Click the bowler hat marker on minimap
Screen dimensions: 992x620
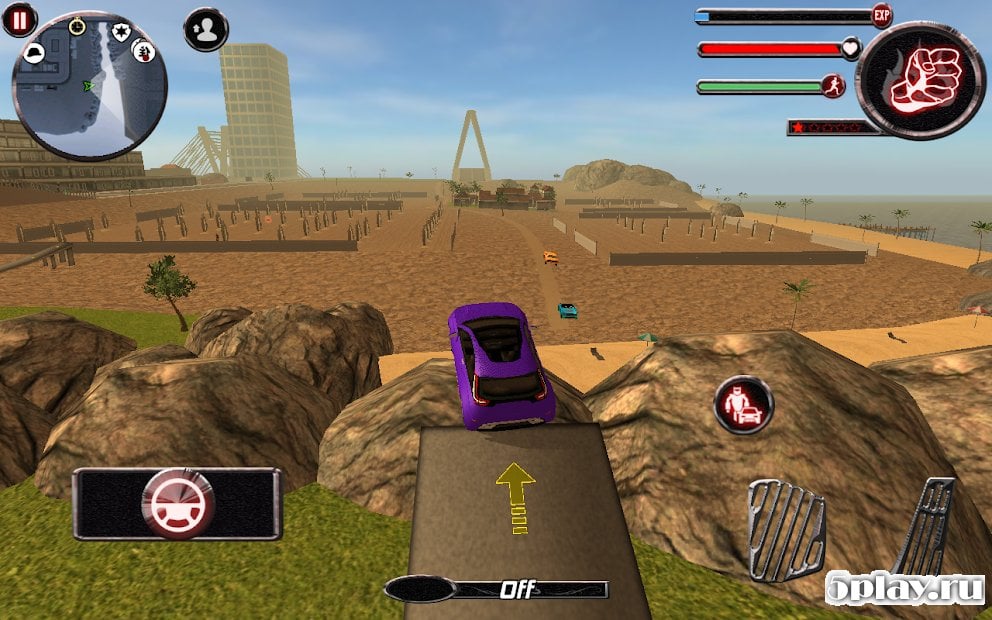(34, 53)
